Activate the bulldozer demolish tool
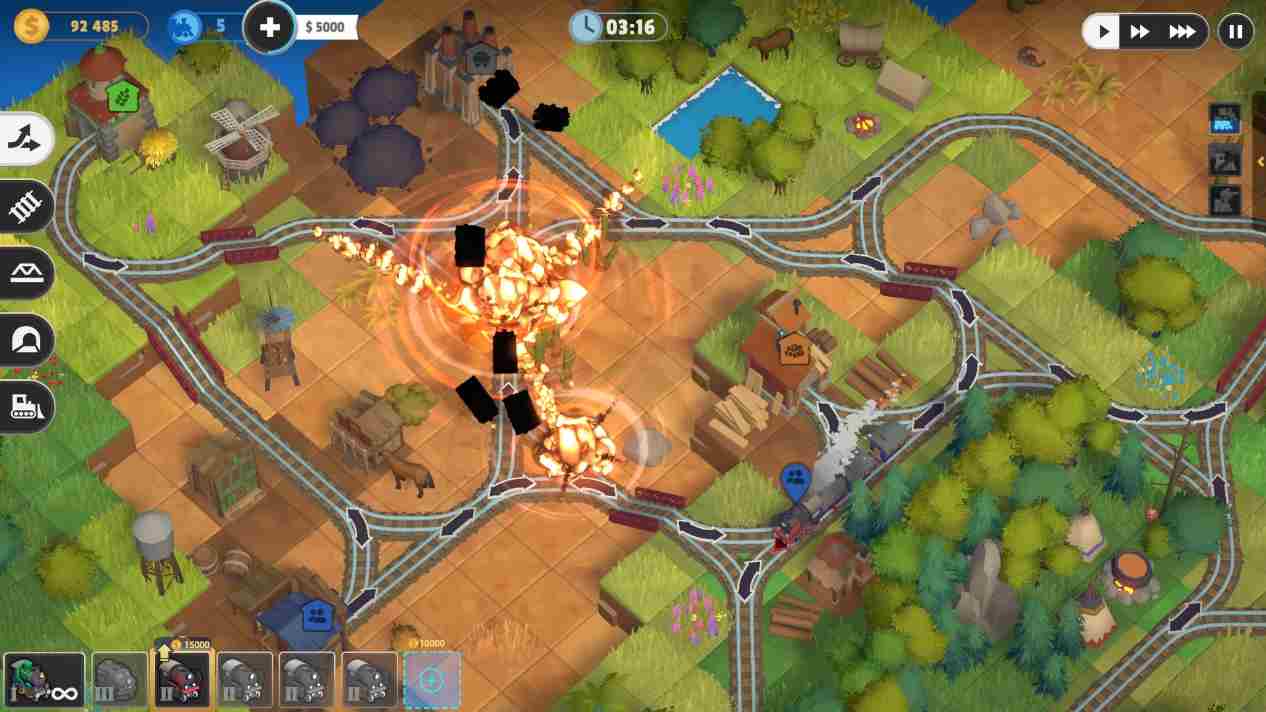This screenshot has width=1266, height=712. coord(24,406)
